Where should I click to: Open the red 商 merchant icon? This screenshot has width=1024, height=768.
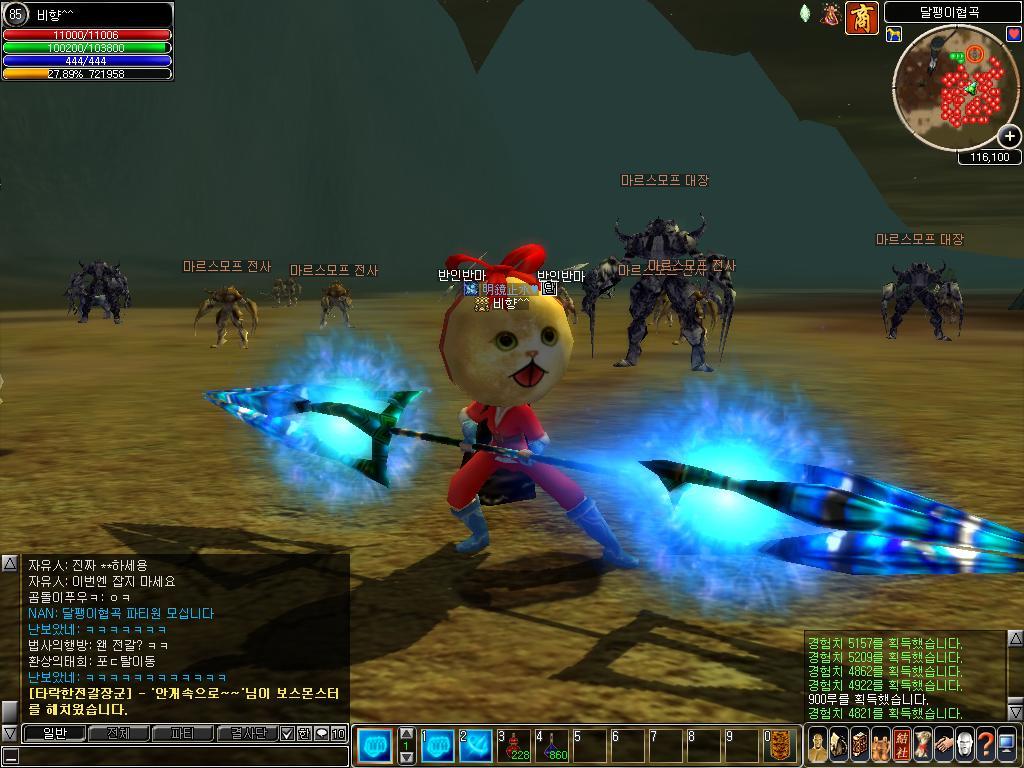(x=861, y=17)
